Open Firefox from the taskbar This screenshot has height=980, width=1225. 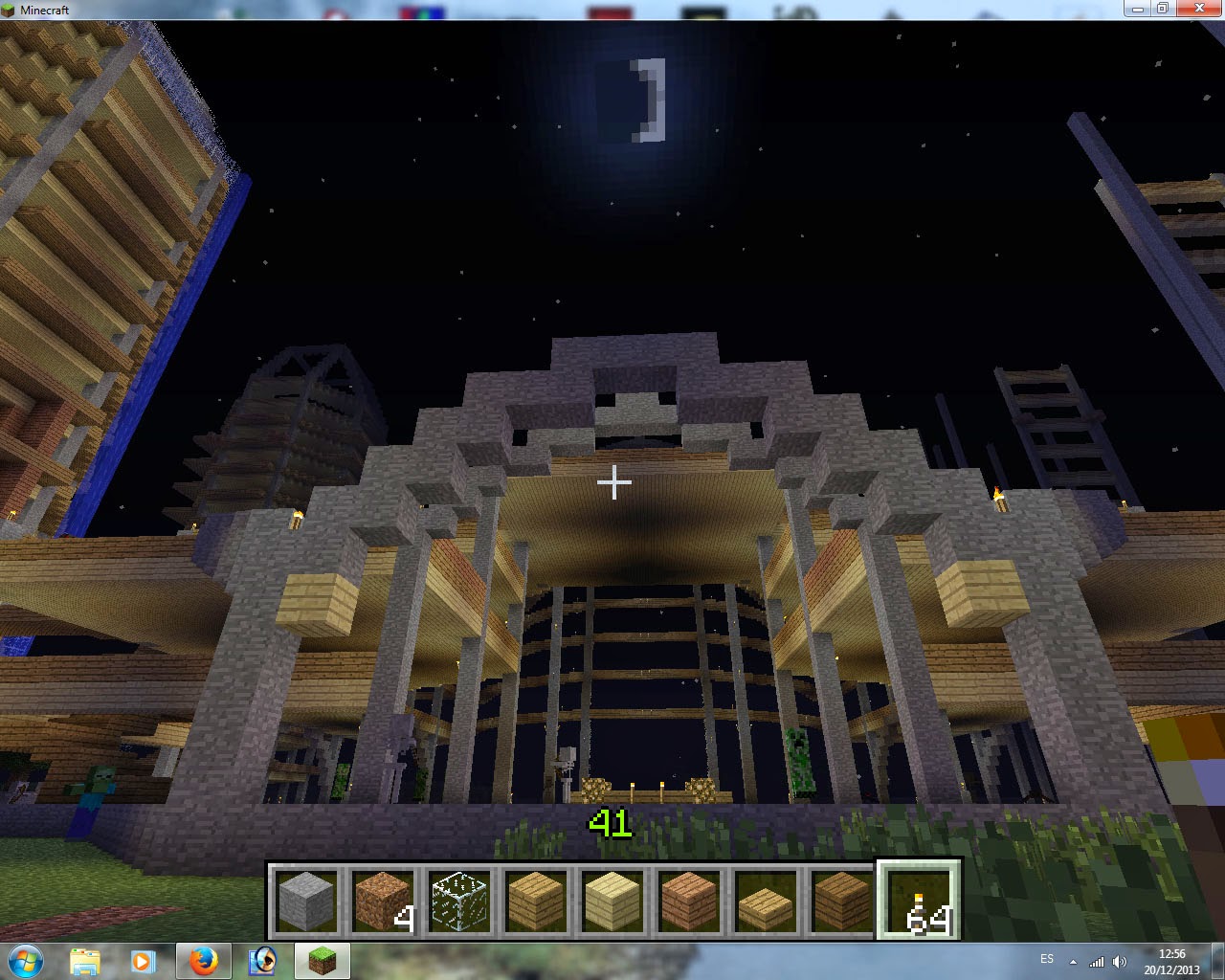point(204,960)
